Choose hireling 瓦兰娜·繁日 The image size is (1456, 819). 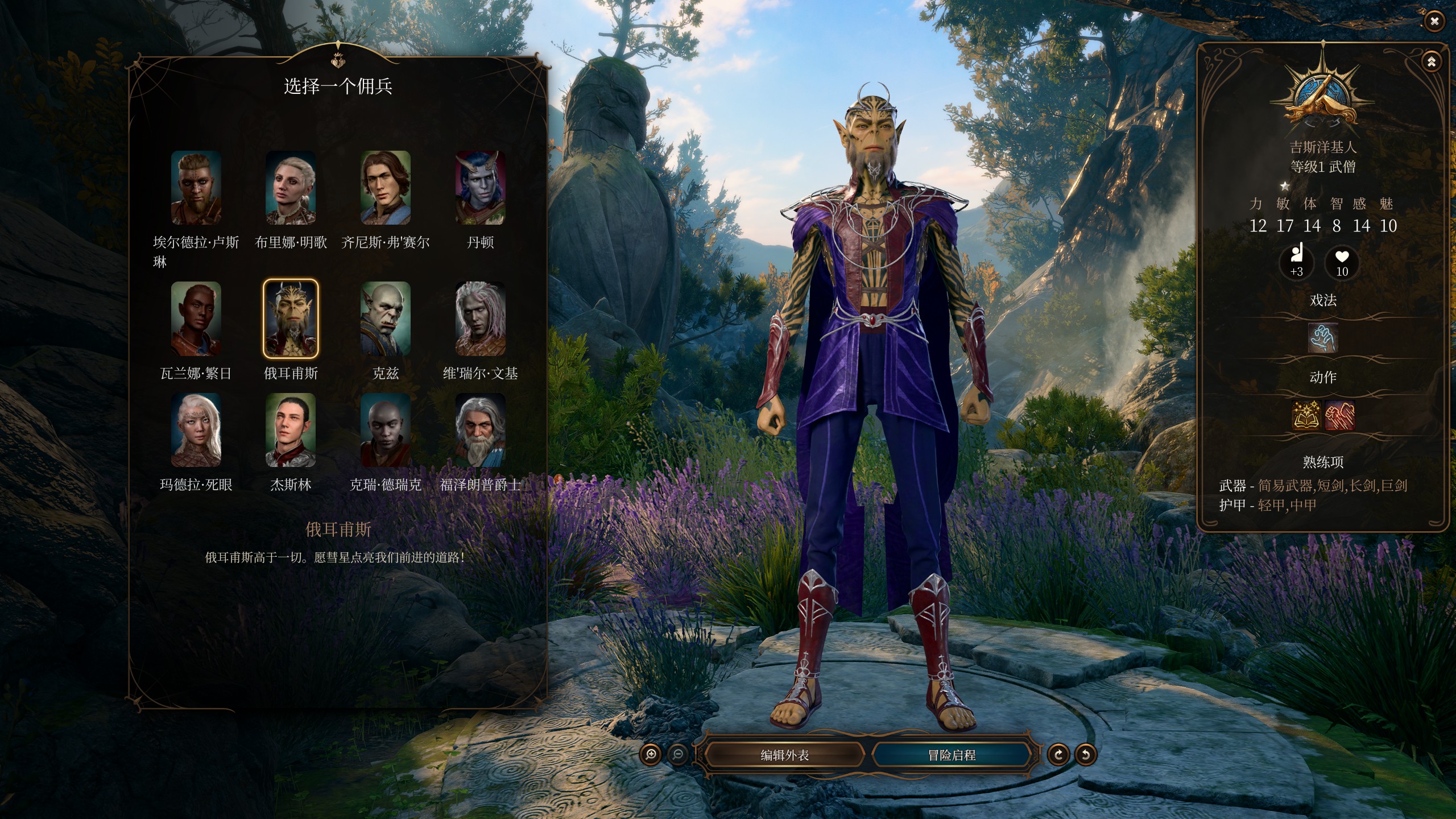[x=196, y=318]
